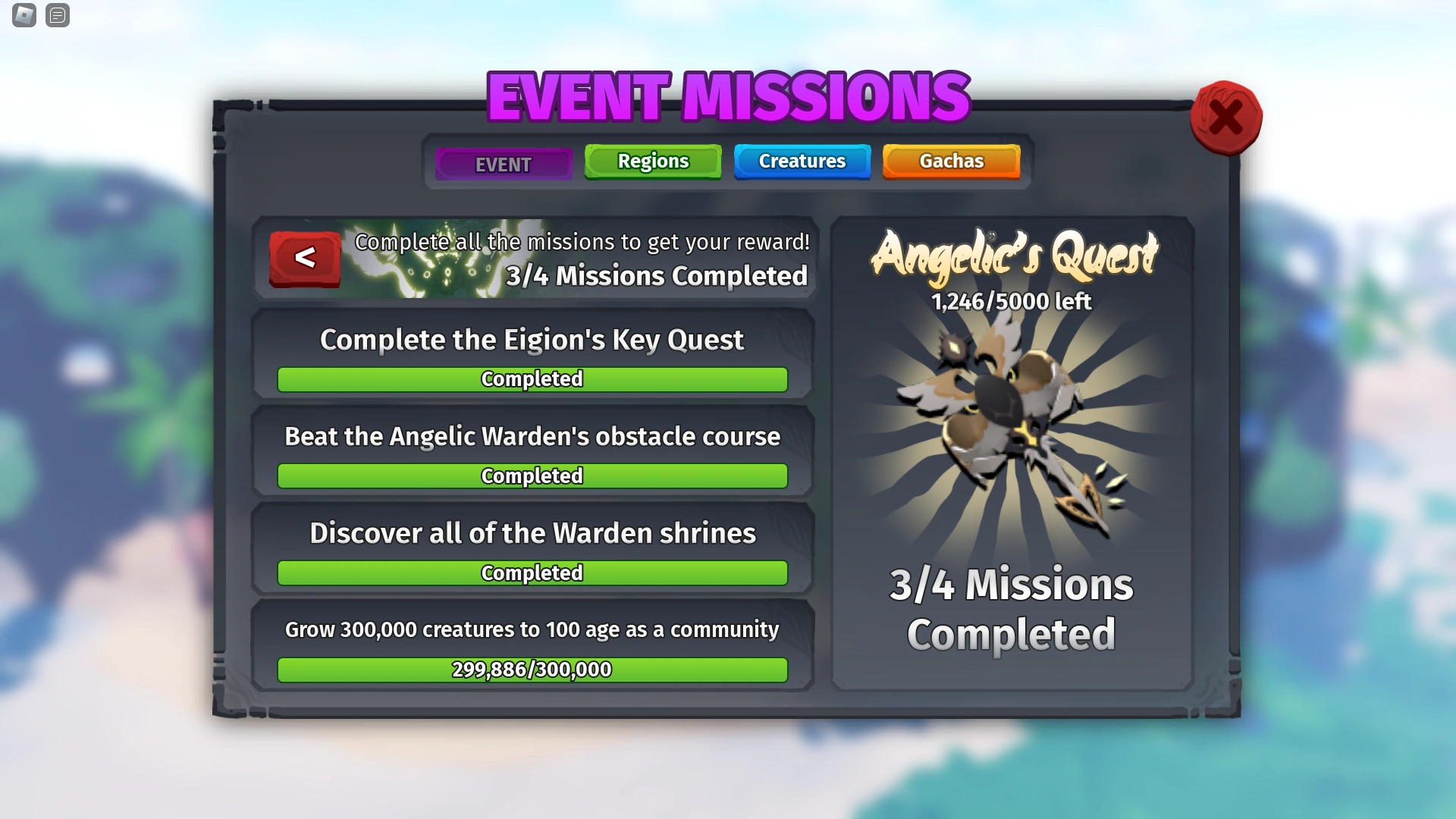Click the 1,246/5000 left counter text

pos(1011,301)
